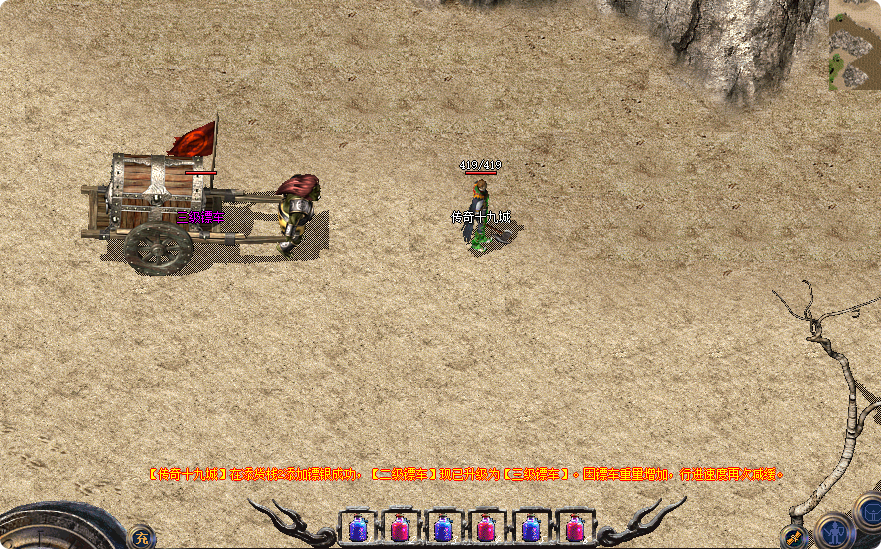
Task: Open the character equipment warrior icon
Action: [x=834, y=530]
